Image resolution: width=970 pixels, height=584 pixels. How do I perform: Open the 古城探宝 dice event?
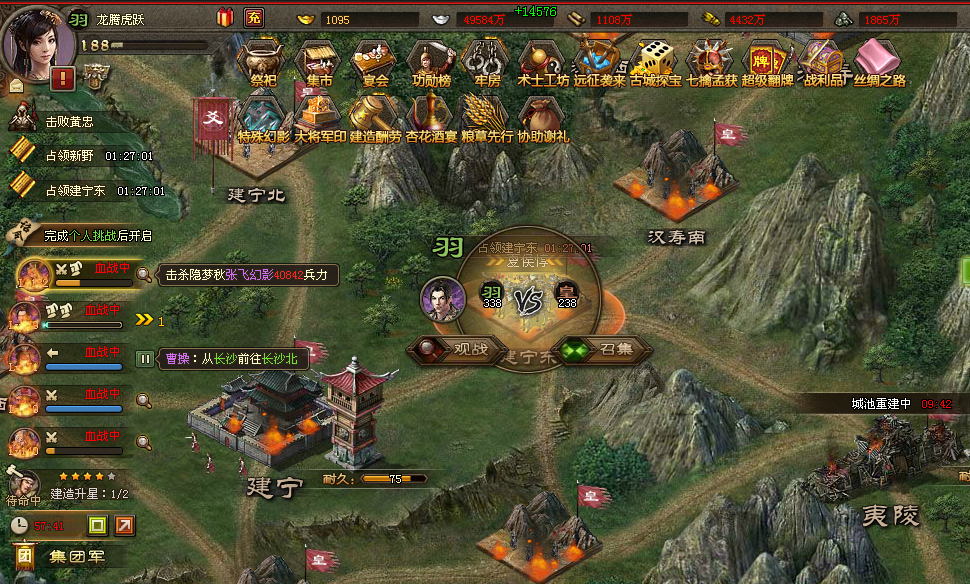tap(655, 62)
